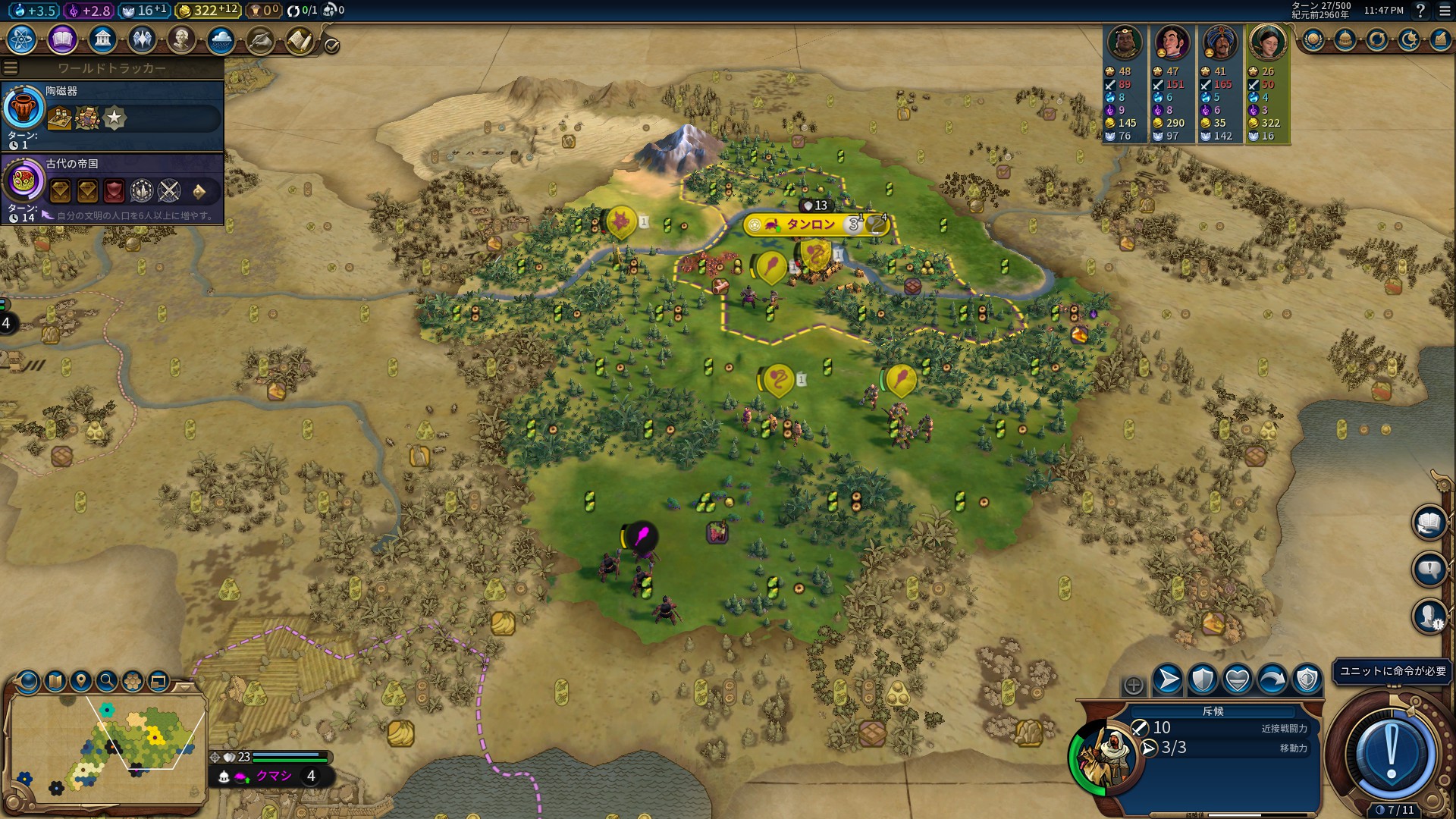Skip the scout's turn (curved arrow)

click(x=1272, y=679)
